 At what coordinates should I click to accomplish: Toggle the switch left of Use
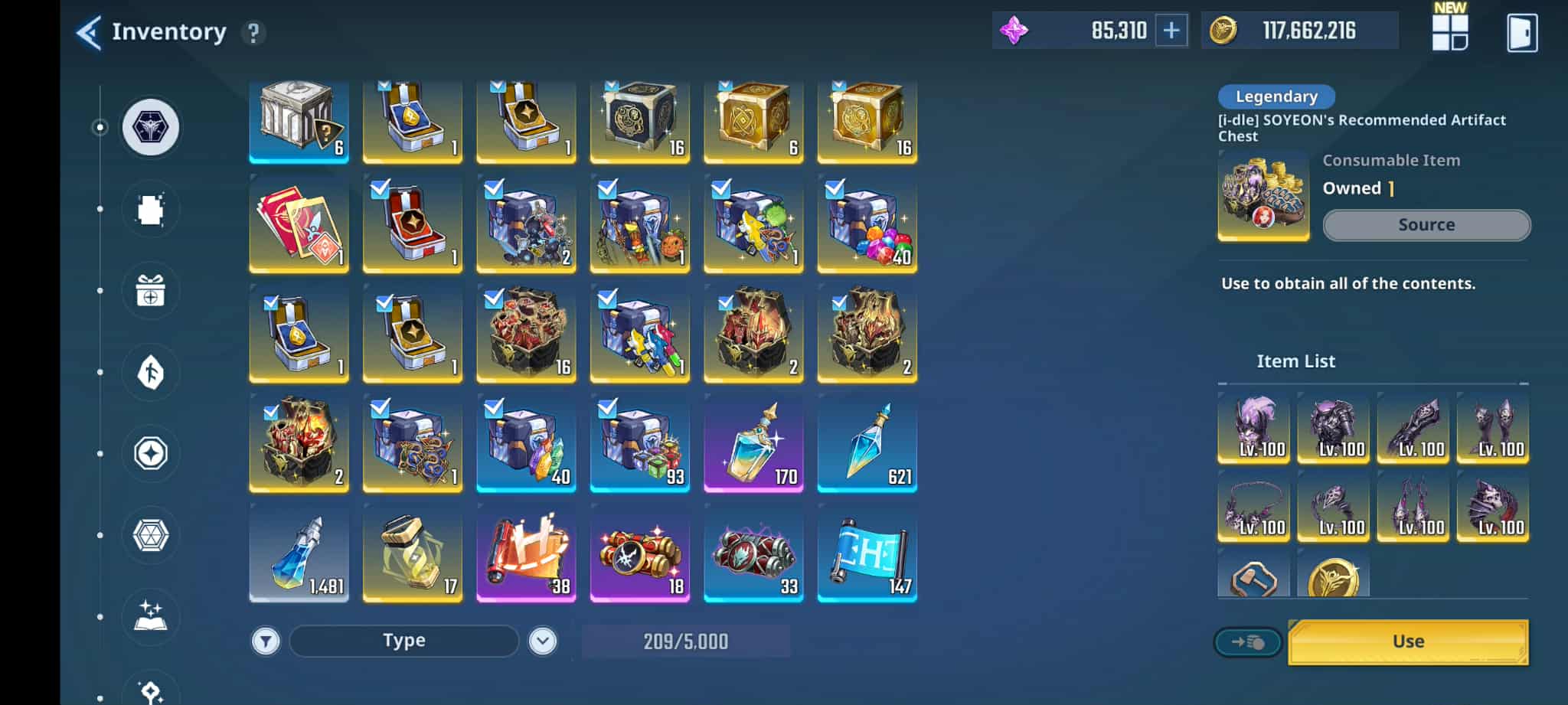click(x=1248, y=642)
